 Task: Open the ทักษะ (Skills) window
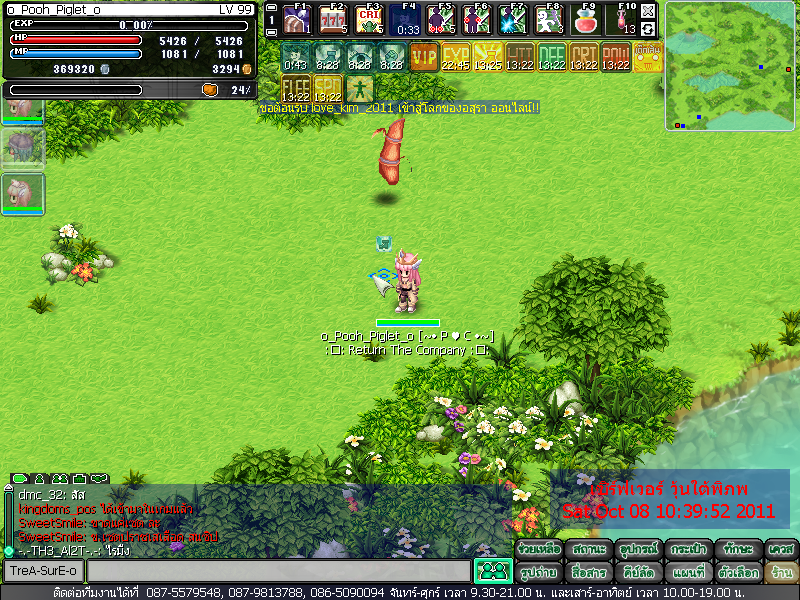(735, 549)
